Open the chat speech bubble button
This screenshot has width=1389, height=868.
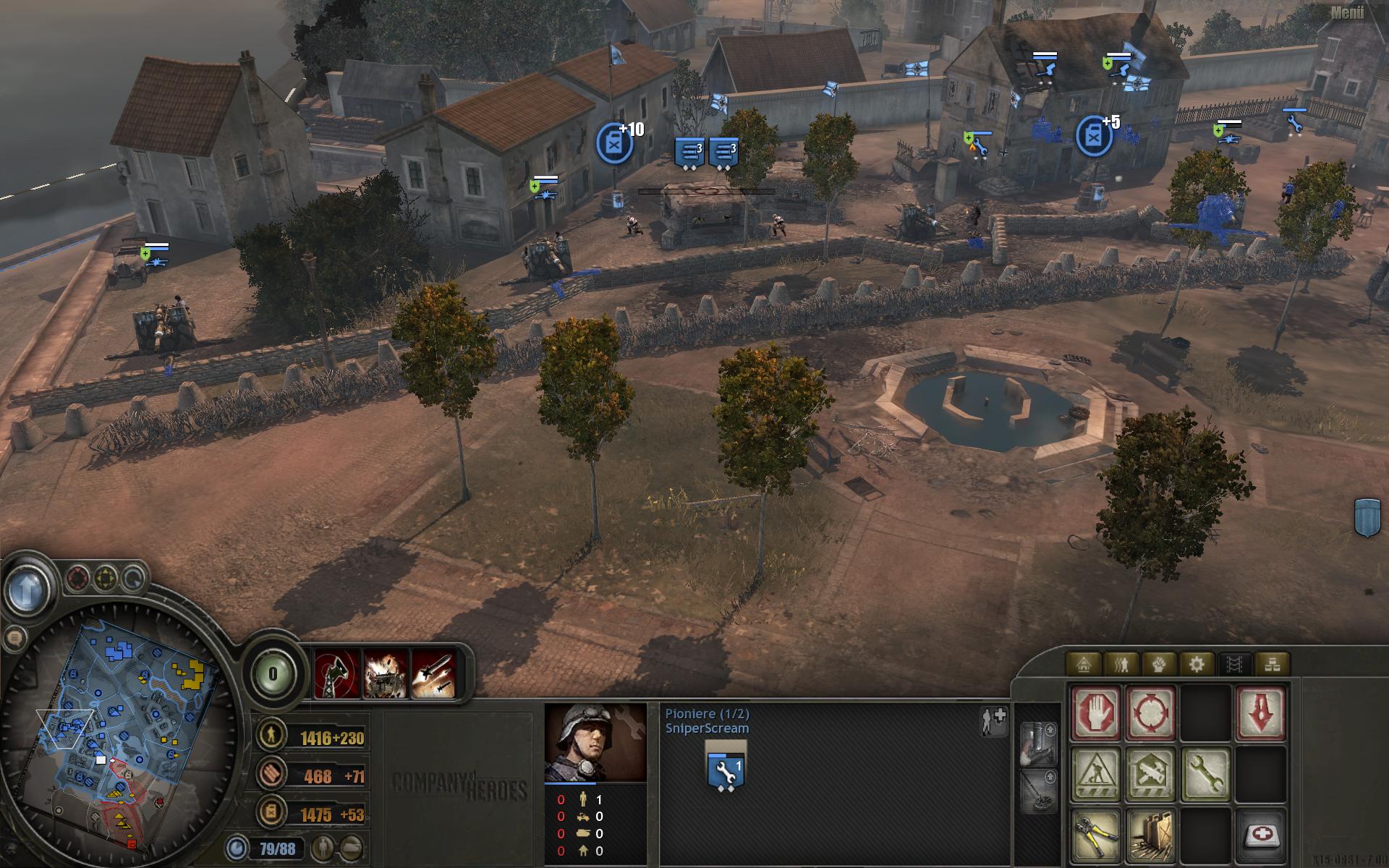[14, 638]
